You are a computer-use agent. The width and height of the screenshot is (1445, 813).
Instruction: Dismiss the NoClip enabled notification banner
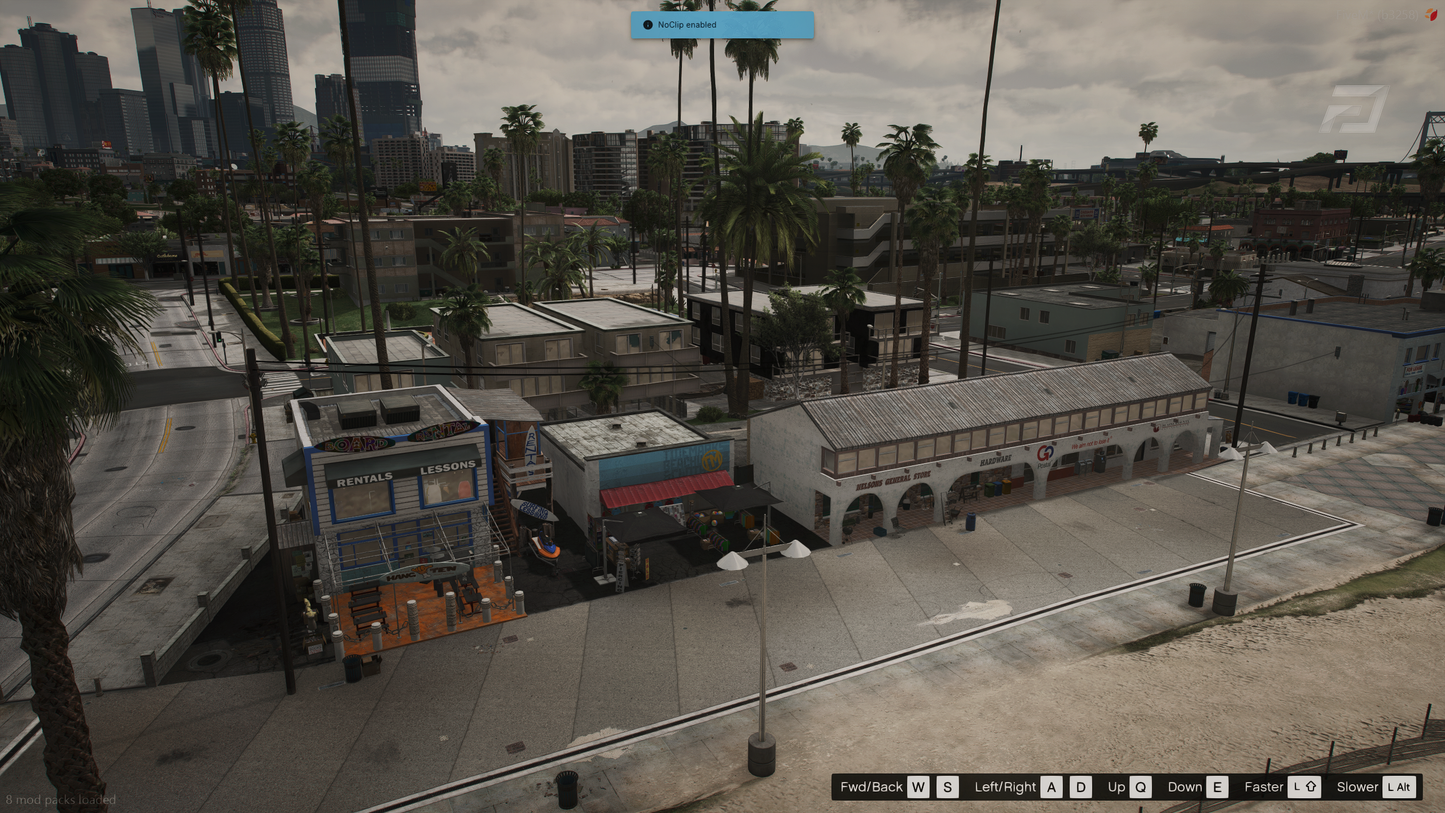point(722,25)
